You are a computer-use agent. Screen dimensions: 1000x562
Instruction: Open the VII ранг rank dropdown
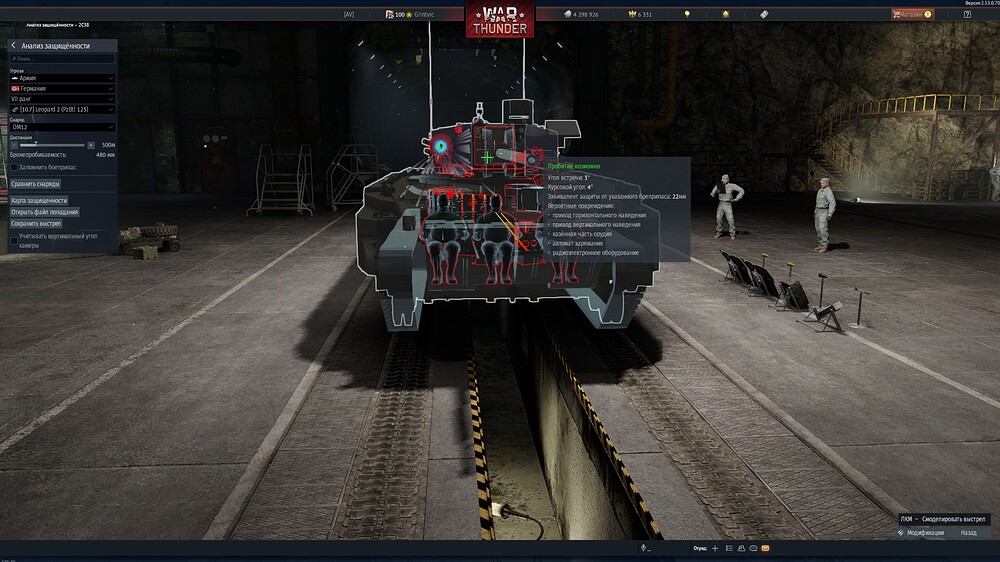coord(62,98)
